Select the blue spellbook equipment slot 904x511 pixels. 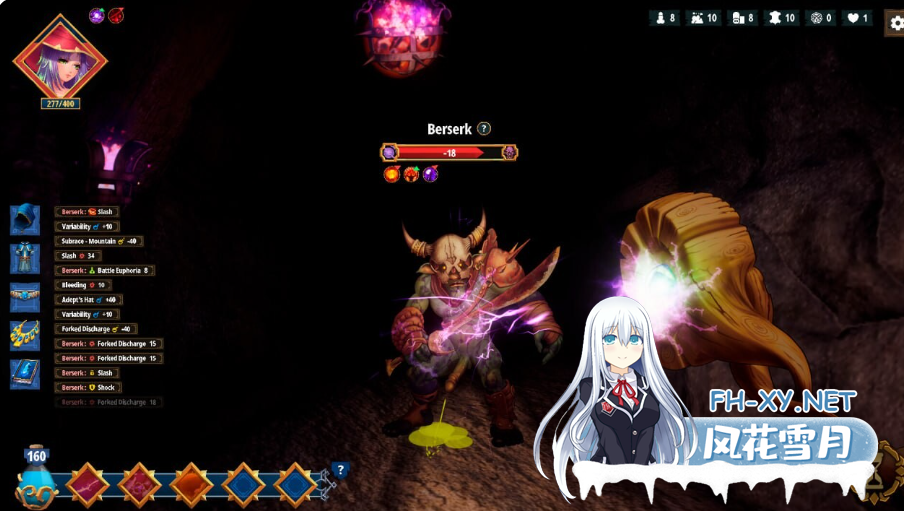click(25, 374)
